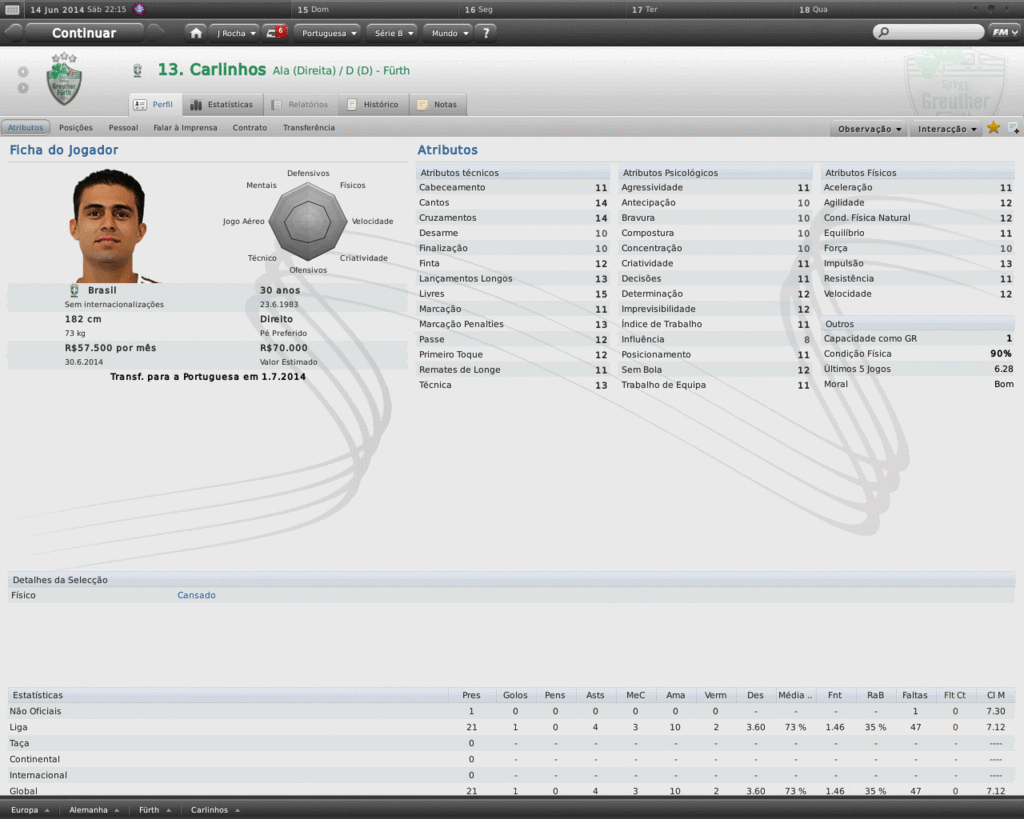Show the Pessoal section
Viewport: 1024px width, 819px height.
click(123, 128)
